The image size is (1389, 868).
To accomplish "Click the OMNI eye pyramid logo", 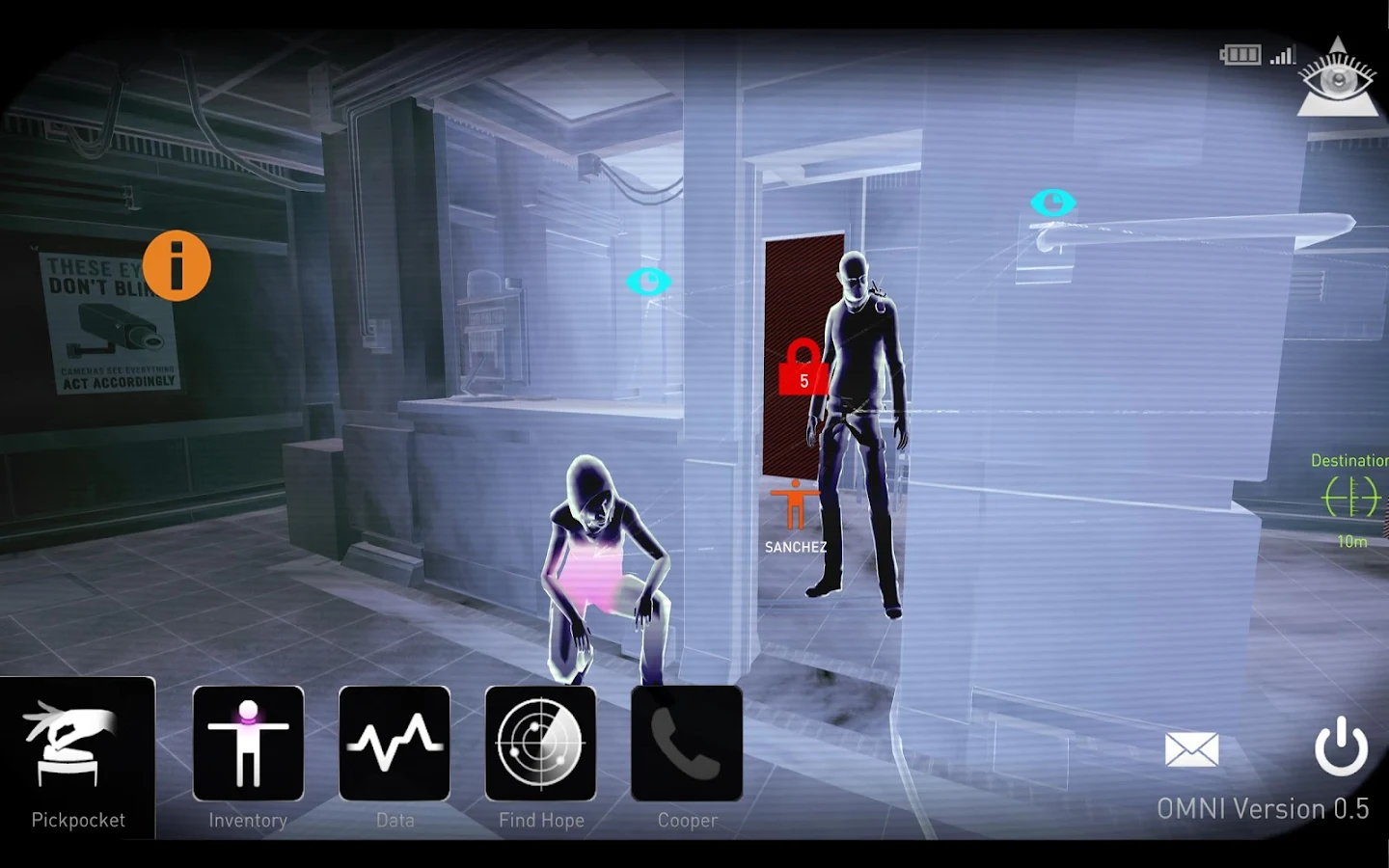I will (1338, 75).
